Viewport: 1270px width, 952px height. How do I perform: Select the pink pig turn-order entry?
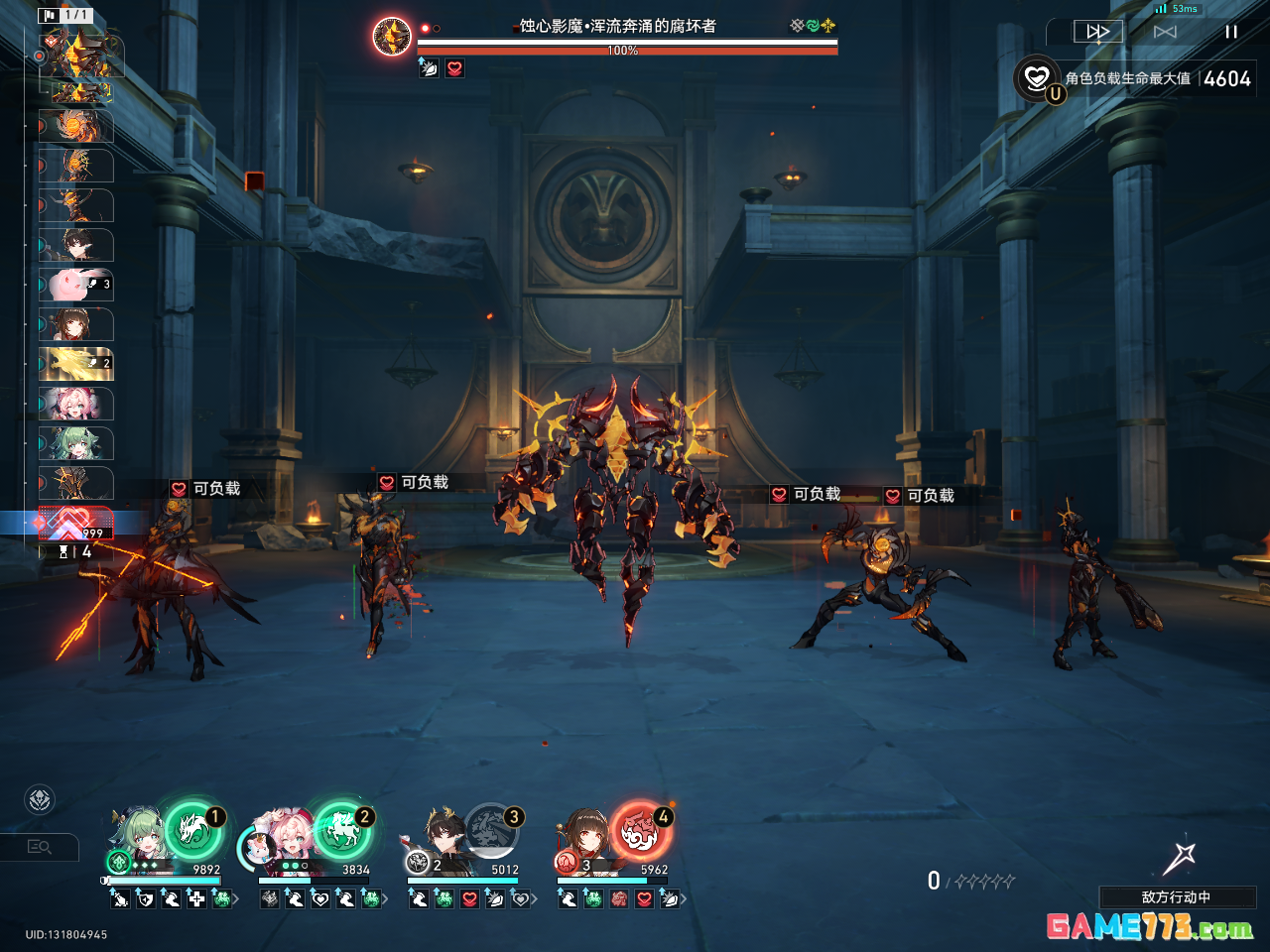(x=76, y=285)
